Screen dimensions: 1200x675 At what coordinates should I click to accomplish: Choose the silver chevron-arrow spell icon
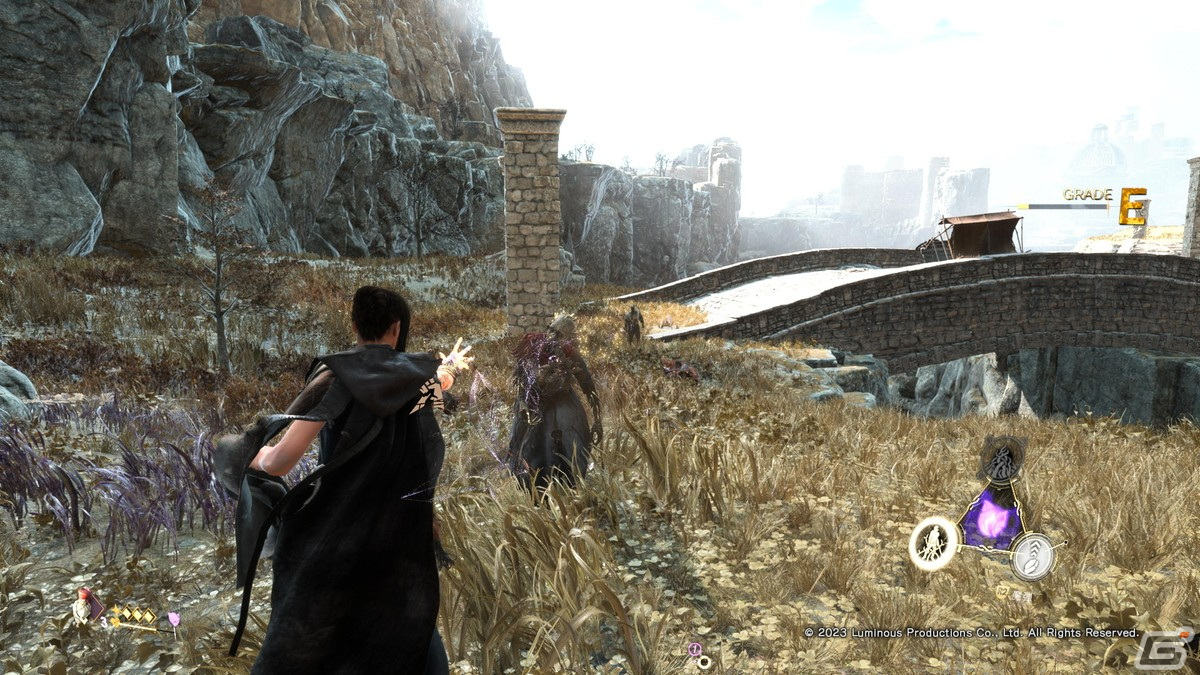(1033, 556)
